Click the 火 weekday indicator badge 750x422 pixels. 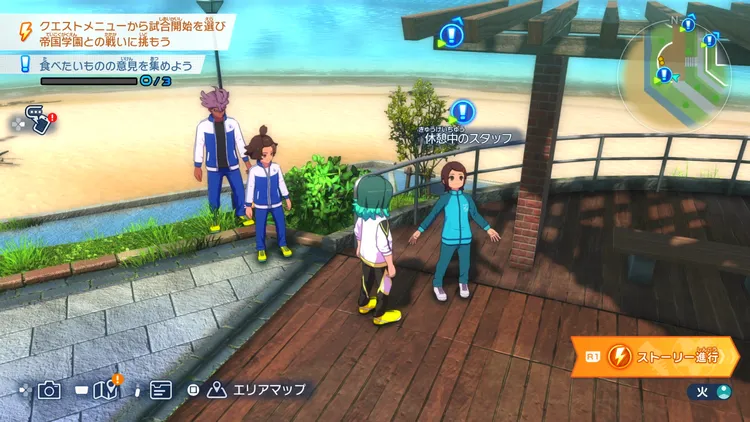click(x=710, y=391)
